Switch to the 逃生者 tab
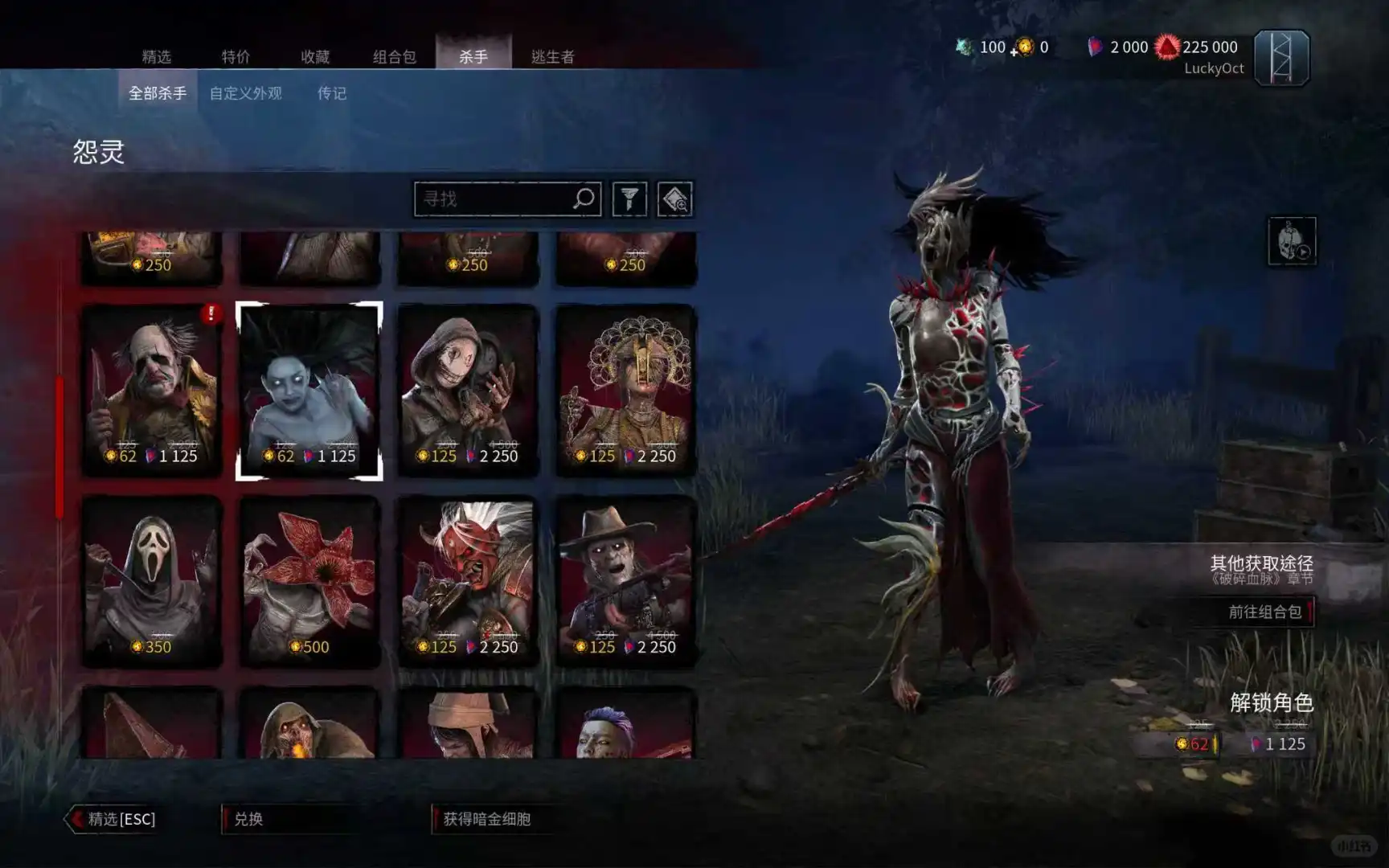This screenshot has height=868, width=1389. pyautogui.click(x=553, y=57)
